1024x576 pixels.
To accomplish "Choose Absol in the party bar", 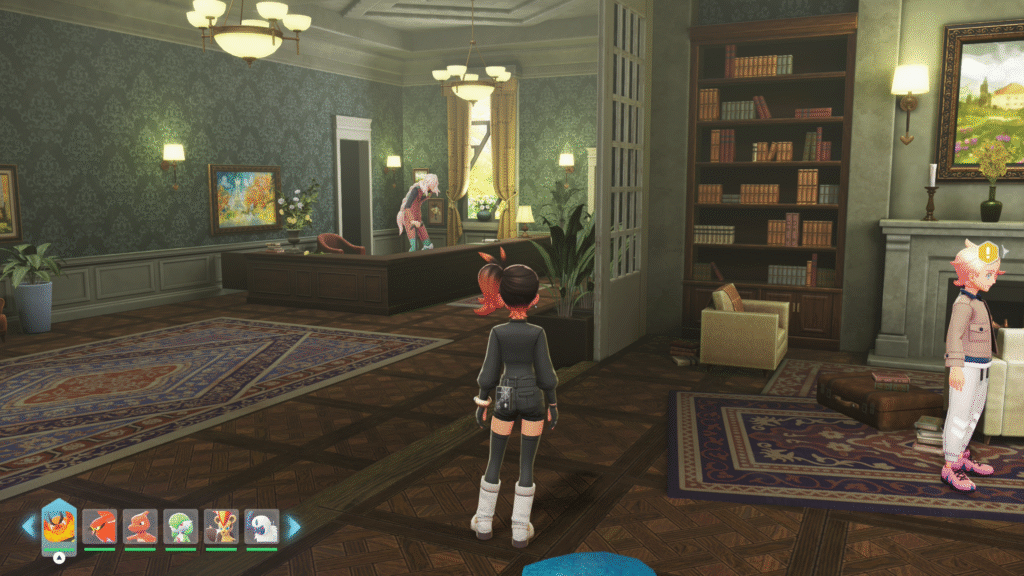I will click(261, 526).
